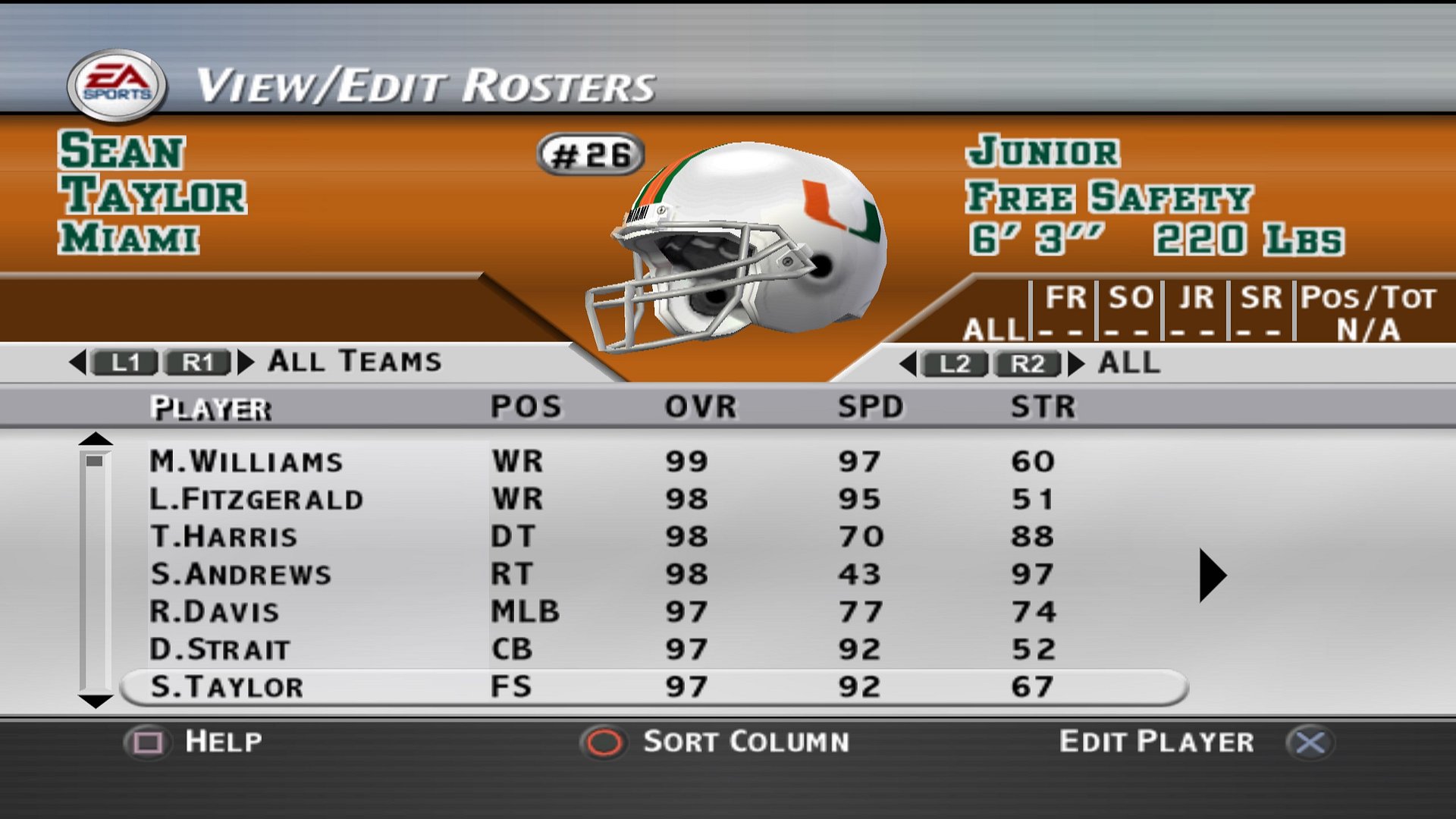
Task: Click scroll-up arrow on roster list
Action: click(x=96, y=439)
